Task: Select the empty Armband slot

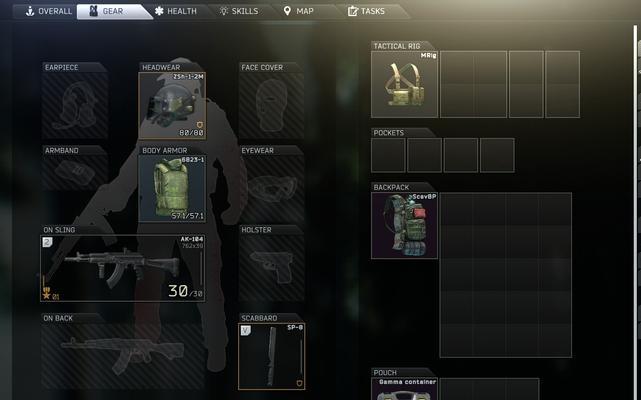Action: (75, 188)
